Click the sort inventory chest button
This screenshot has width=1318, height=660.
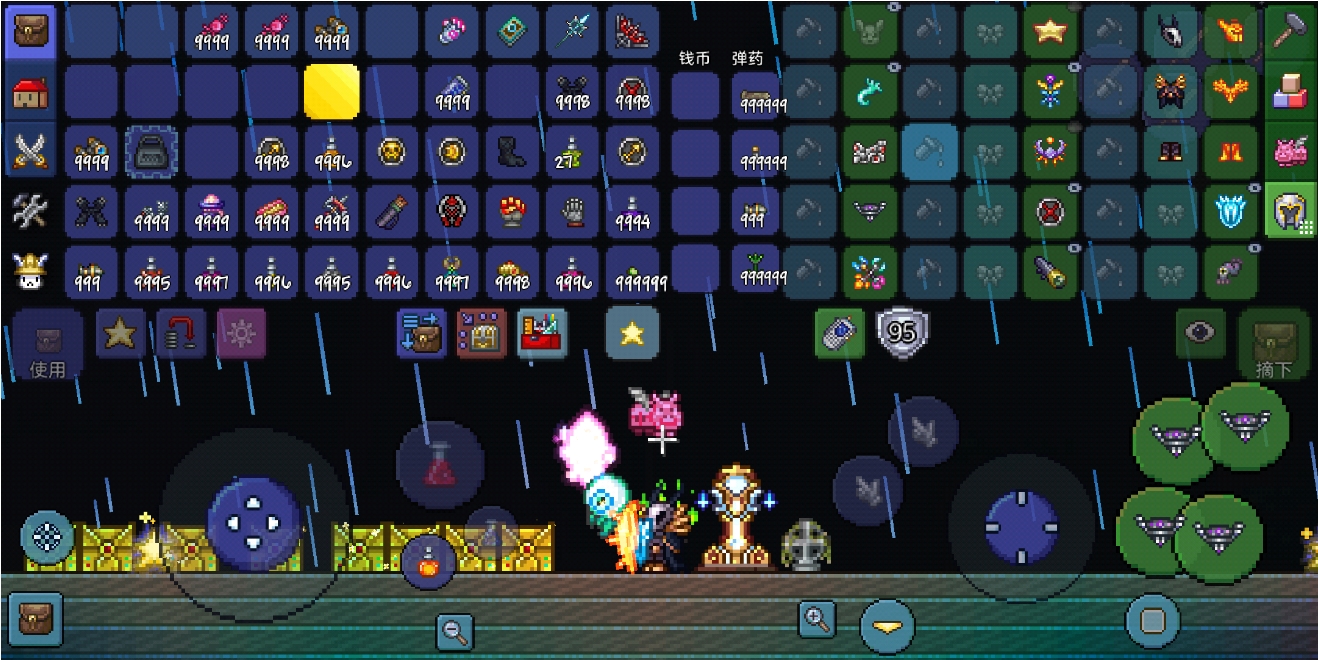421,333
